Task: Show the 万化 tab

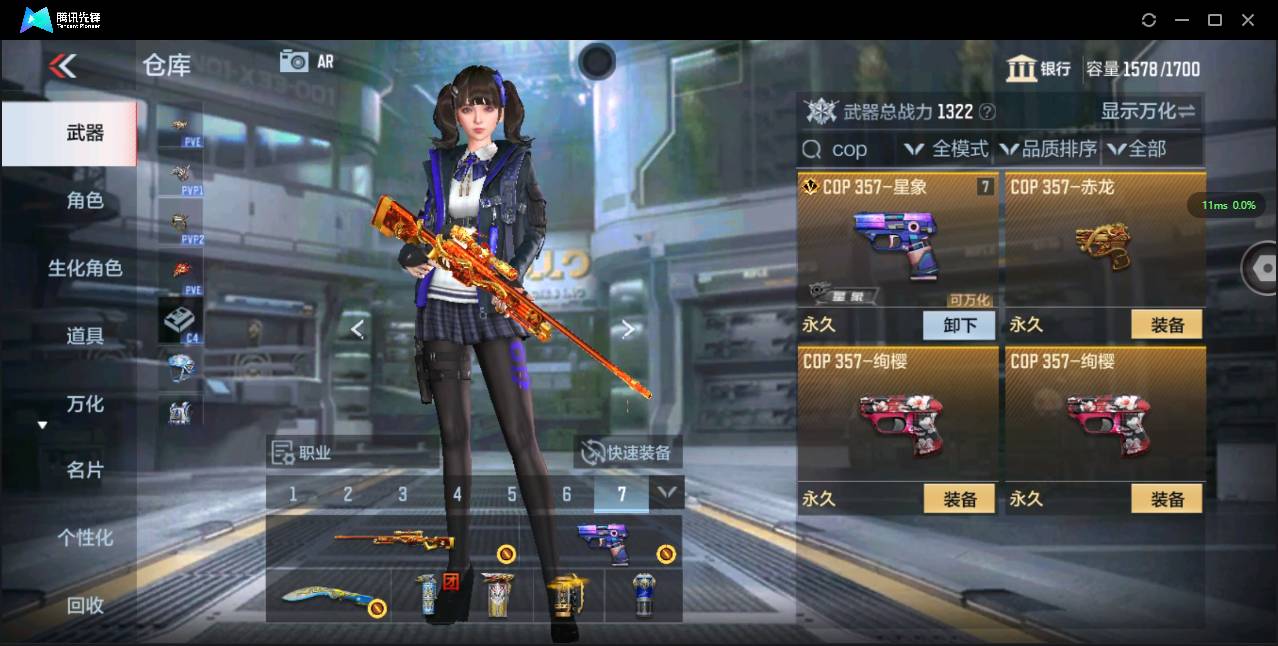Action: tap(84, 404)
